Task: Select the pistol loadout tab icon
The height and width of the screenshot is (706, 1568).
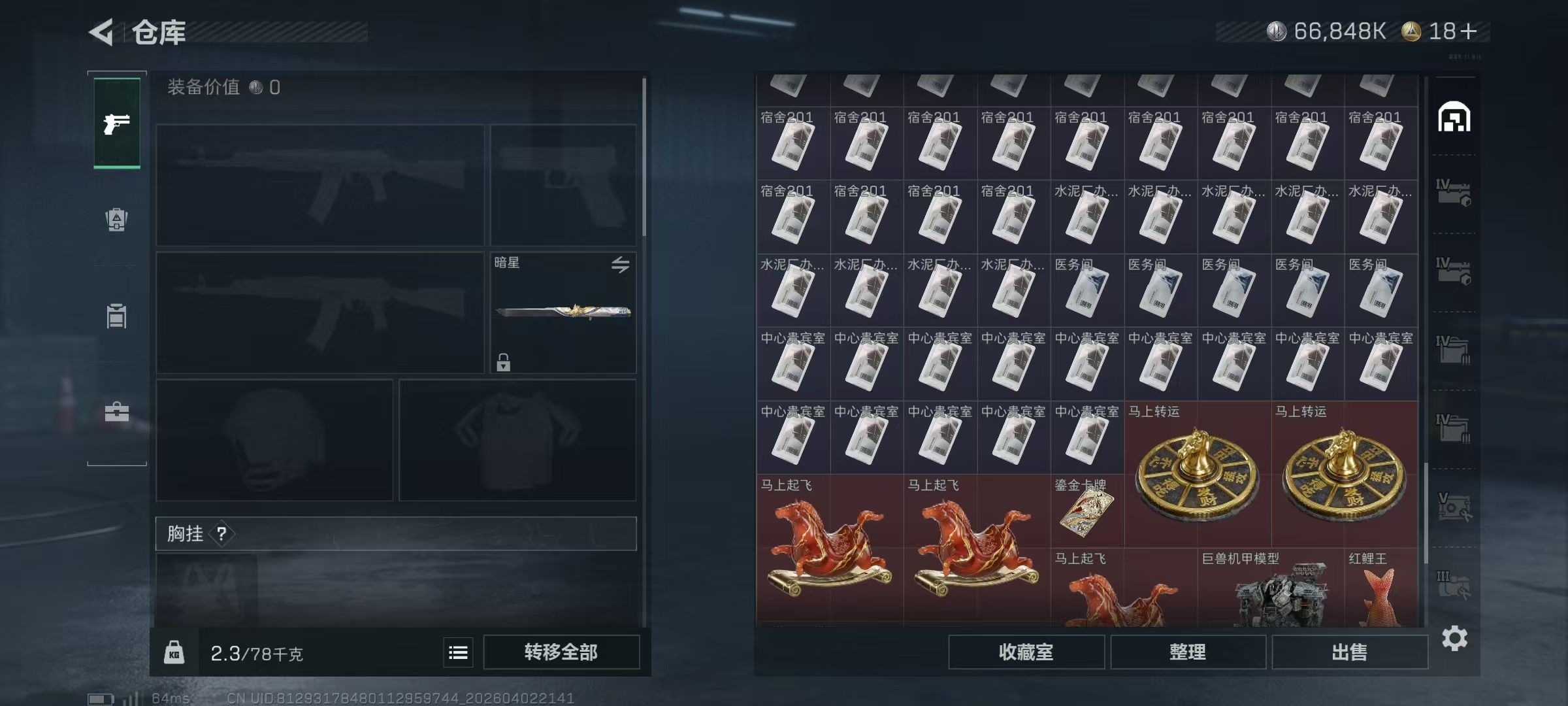Action: [x=116, y=122]
